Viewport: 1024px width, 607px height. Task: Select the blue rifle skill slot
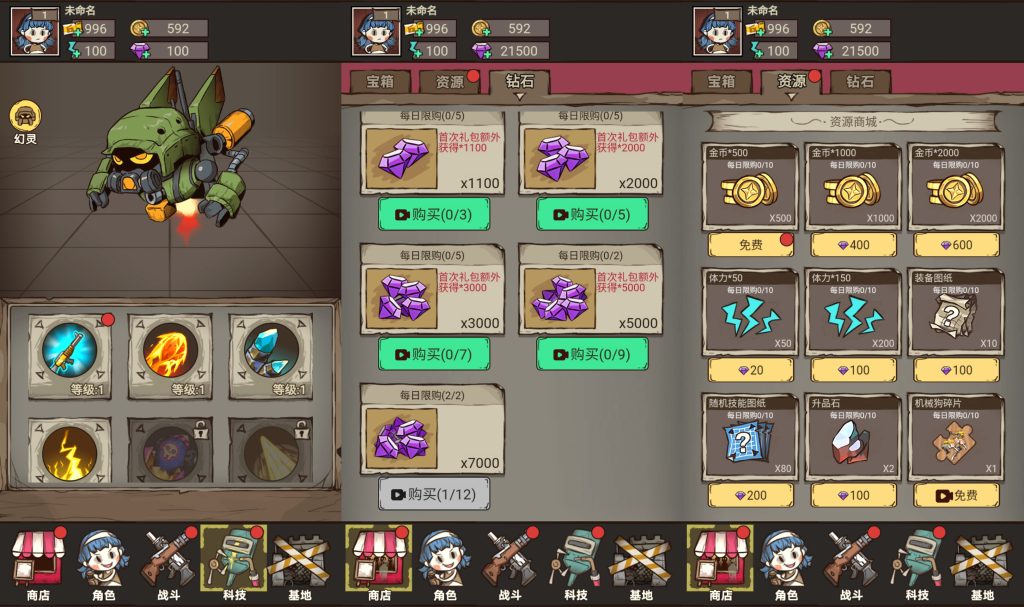69,350
